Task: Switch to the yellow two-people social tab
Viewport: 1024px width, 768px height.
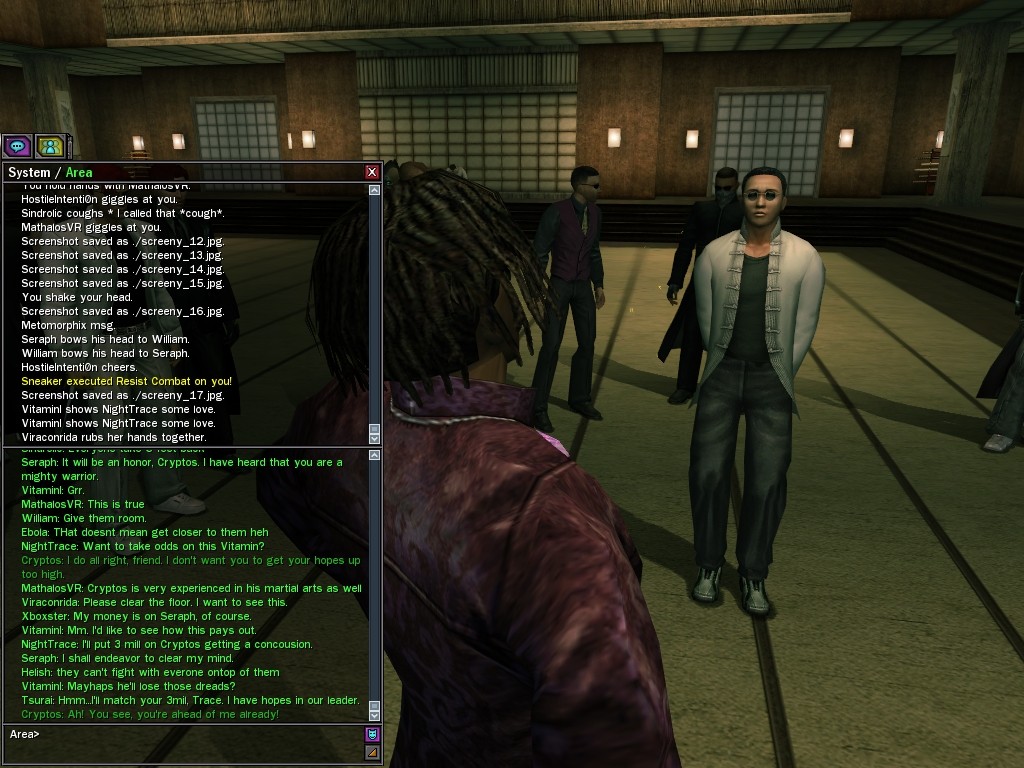Action: pos(49,146)
